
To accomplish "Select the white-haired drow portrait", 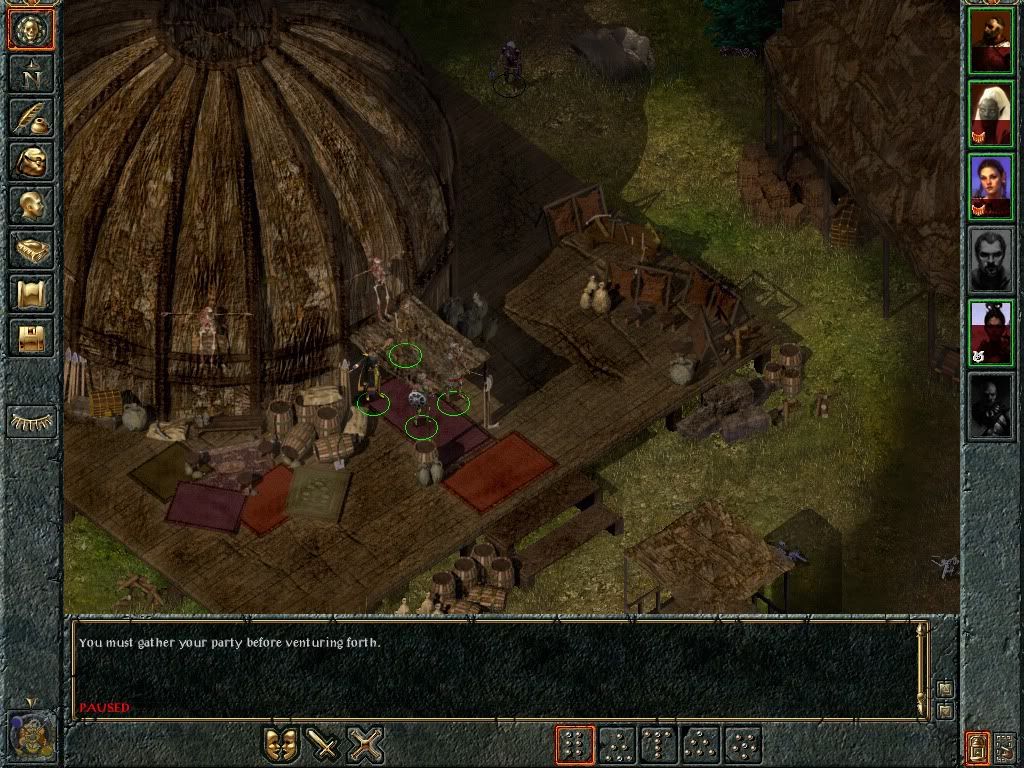I will pyautogui.click(x=991, y=114).
